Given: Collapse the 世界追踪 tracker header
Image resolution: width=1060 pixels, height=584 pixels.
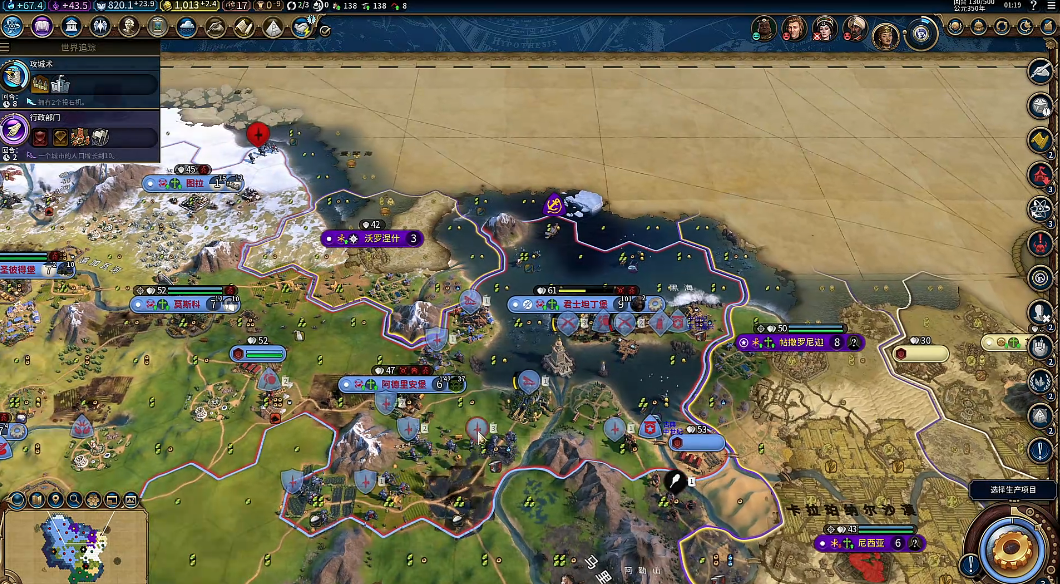Looking at the screenshot, I should [x=80, y=46].
